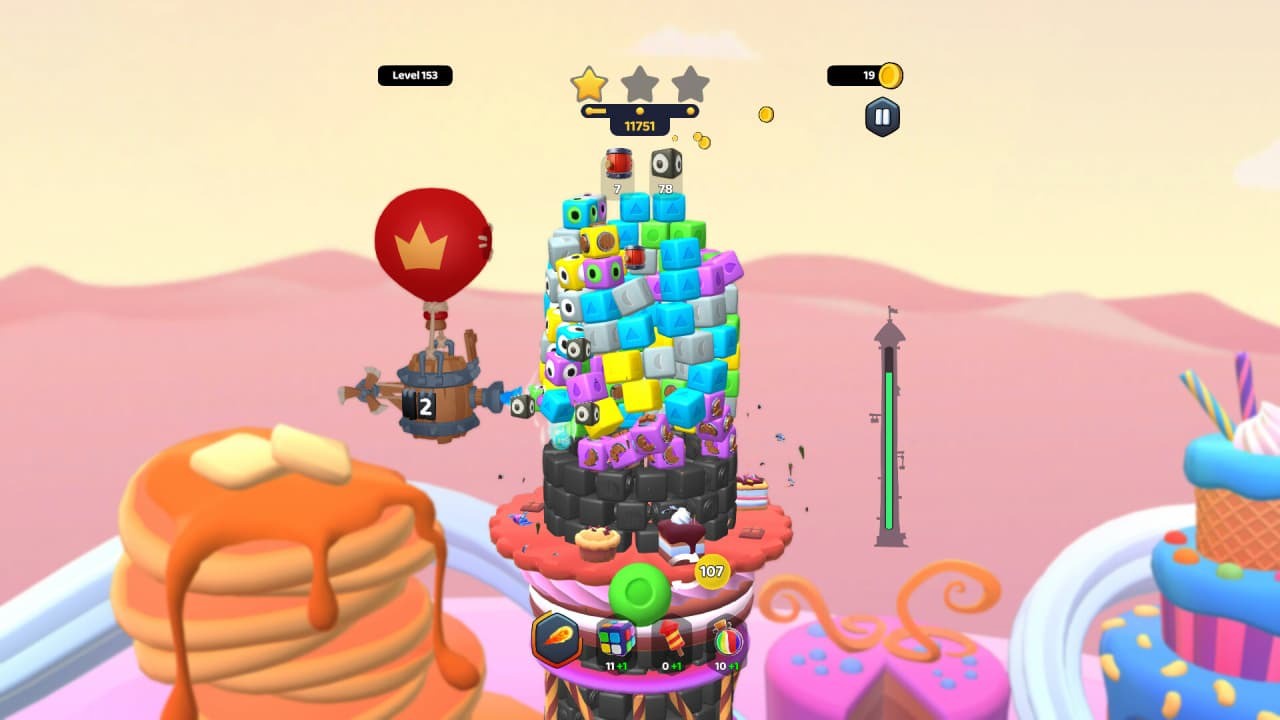The height and width of the screenshot is (720, 1280).
Task: Tap the coin counter icon
Action: [891, 74]
